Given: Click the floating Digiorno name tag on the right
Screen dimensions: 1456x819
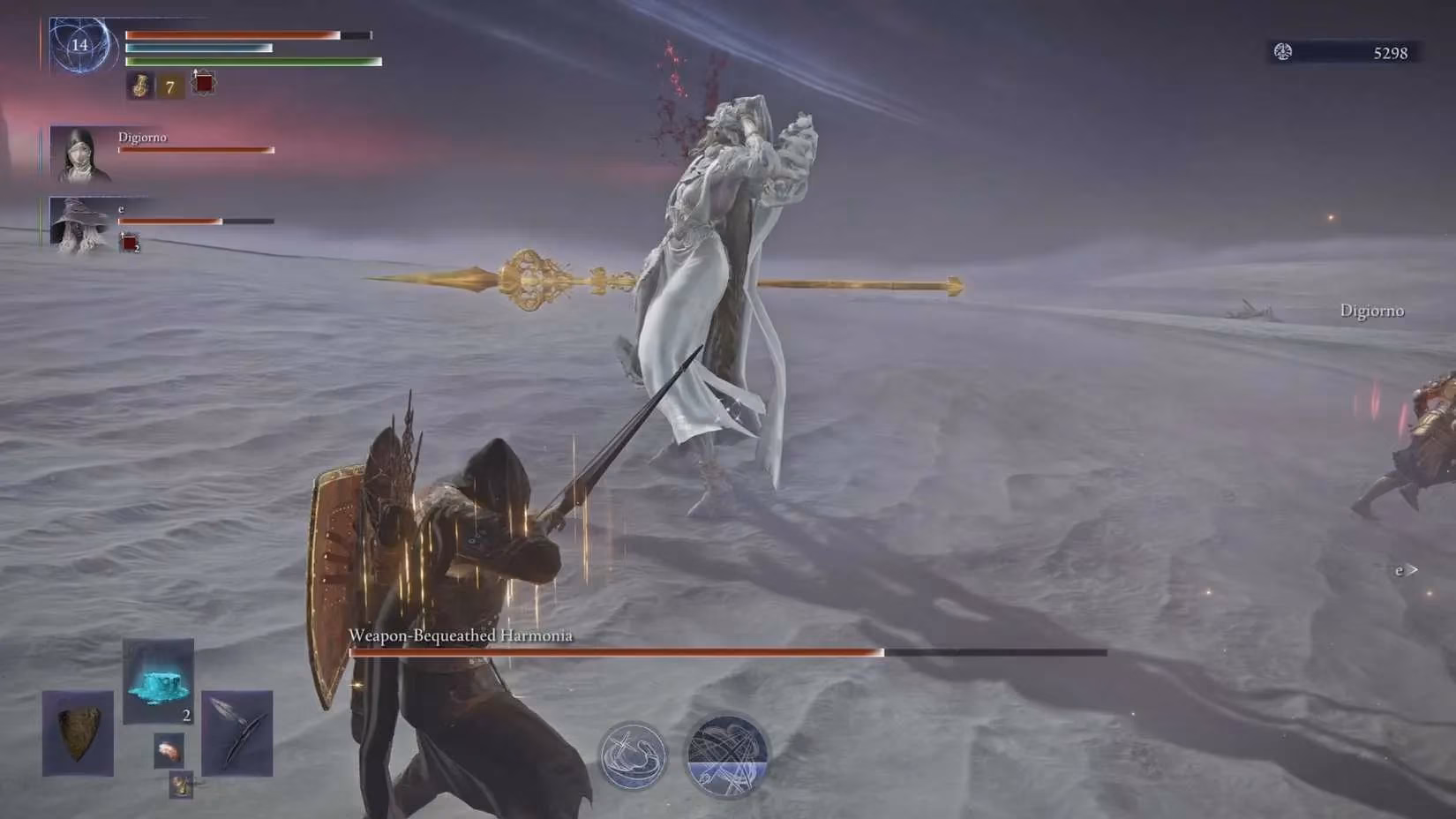Looking at the screenshot, I should 1371,311.
